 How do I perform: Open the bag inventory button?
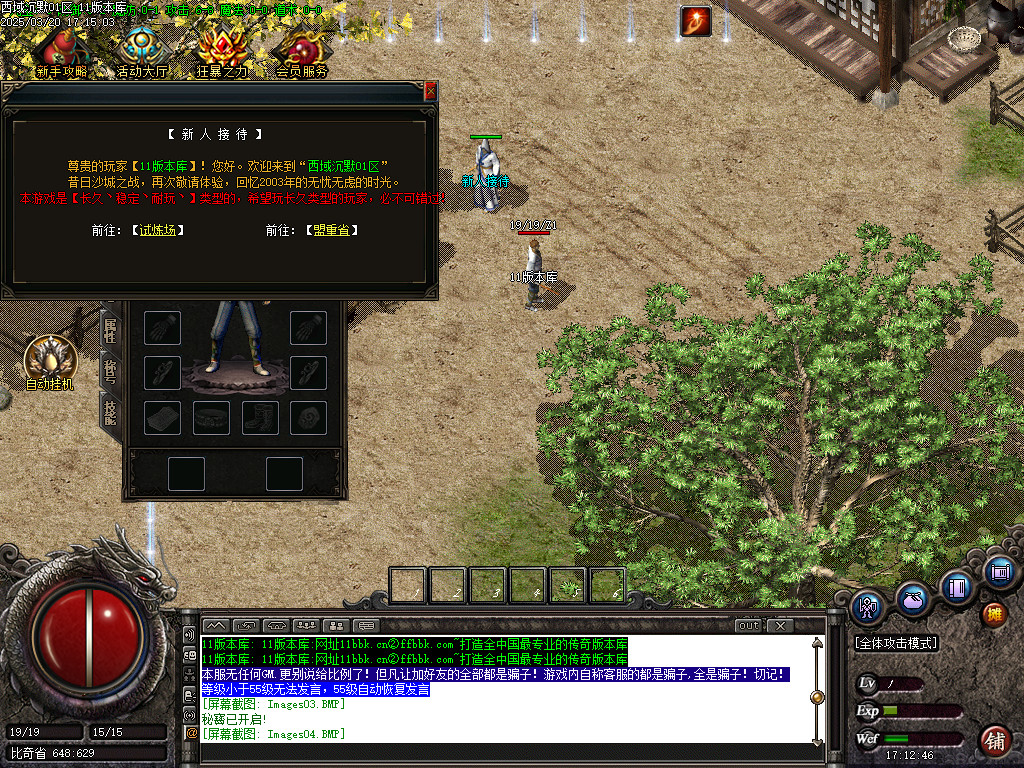point(911,598)
